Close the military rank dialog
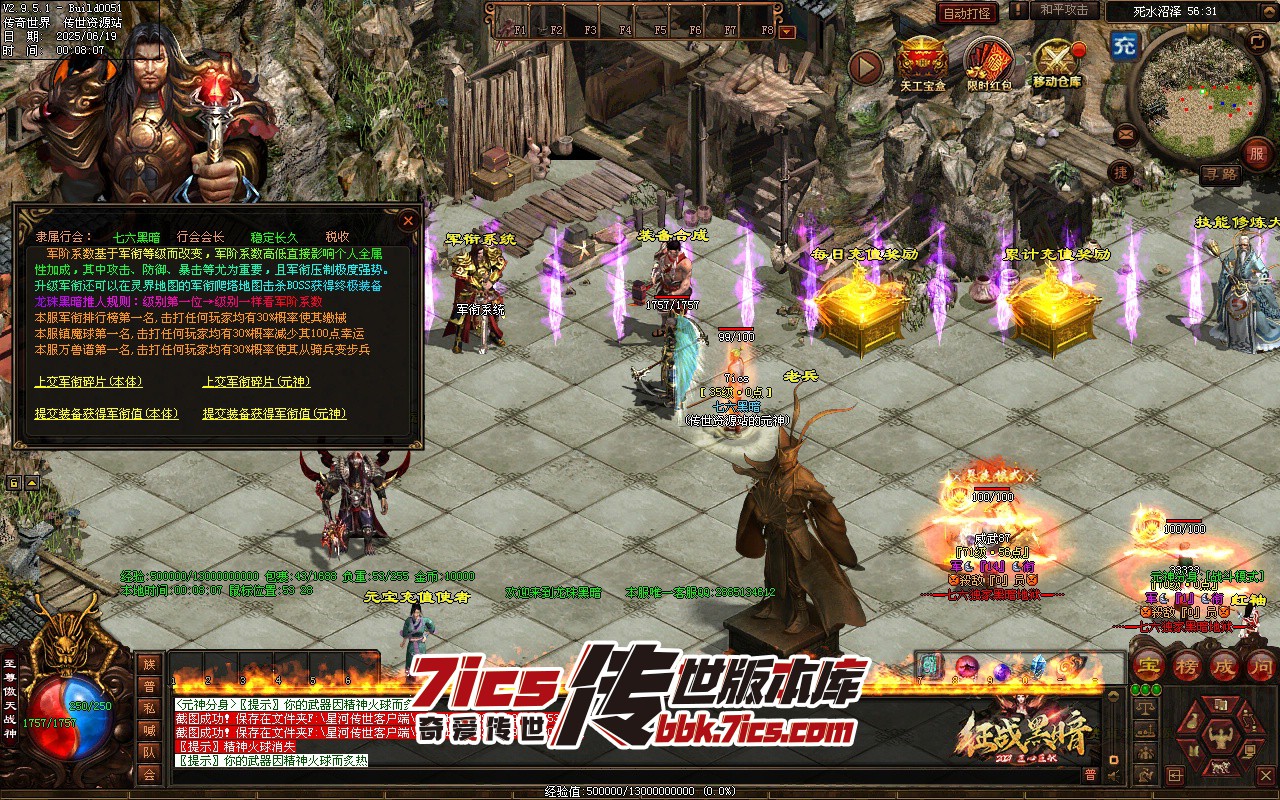This screenshot has height=800, width=1280. [408, 221]
